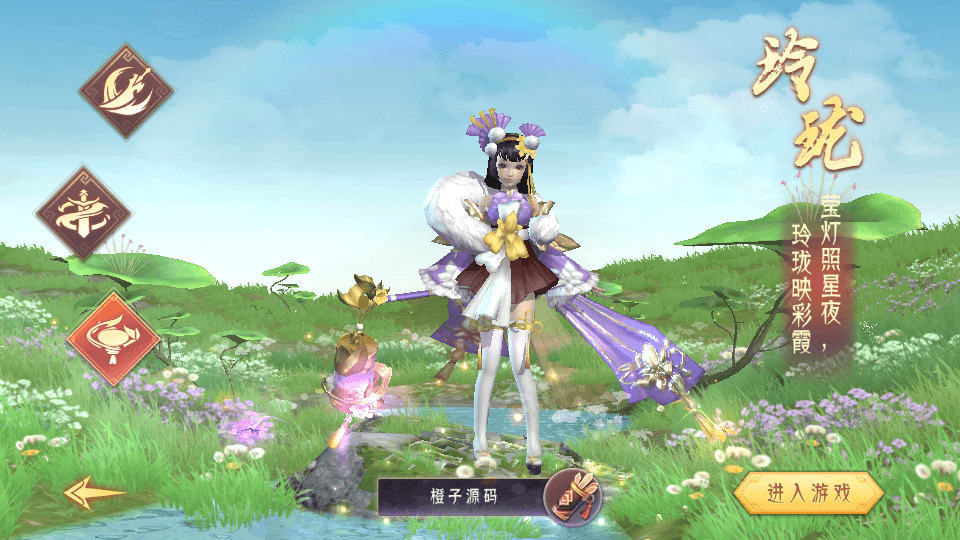
Task: Go back with the golden arrow
Action: click(x=94, y=492)
